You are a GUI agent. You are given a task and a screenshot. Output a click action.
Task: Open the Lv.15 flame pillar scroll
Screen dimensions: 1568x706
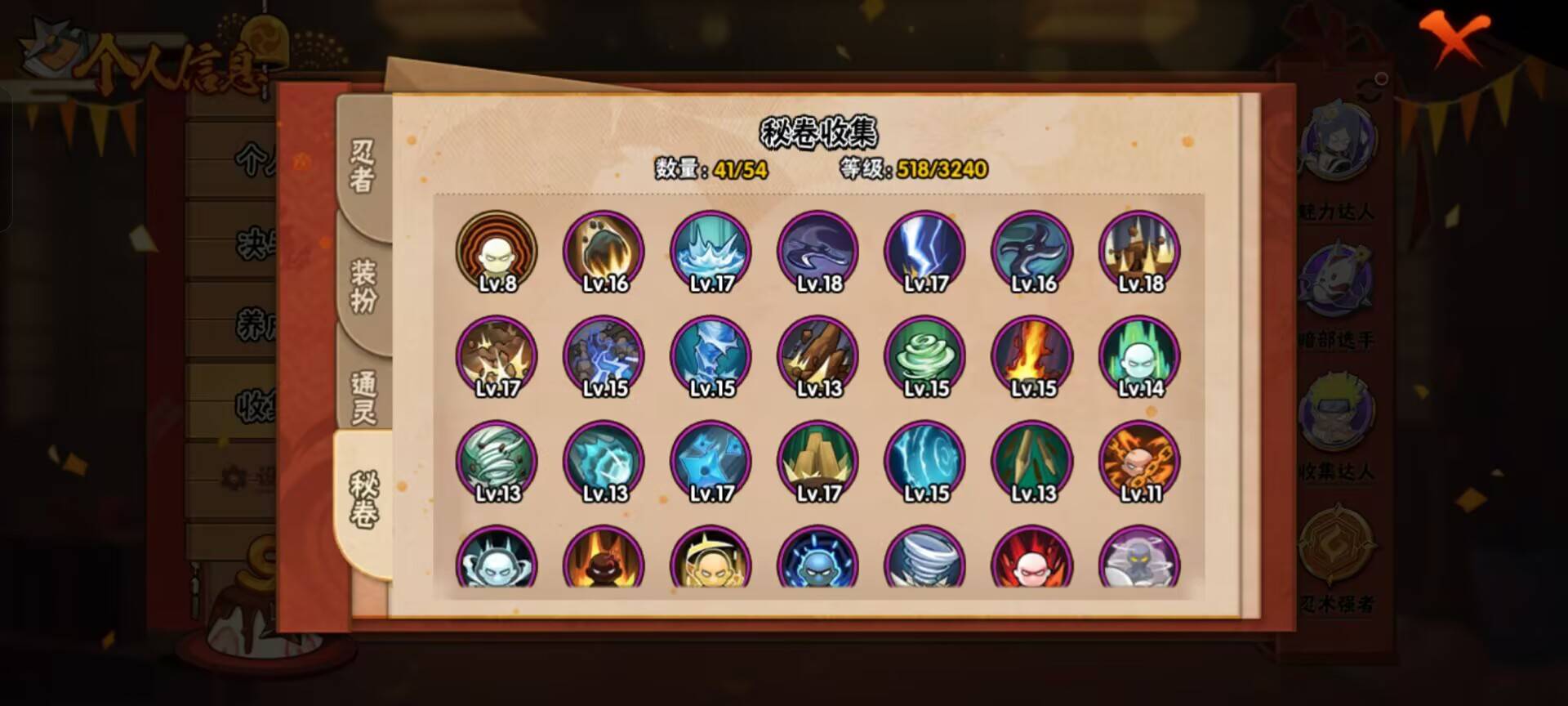1031,357
